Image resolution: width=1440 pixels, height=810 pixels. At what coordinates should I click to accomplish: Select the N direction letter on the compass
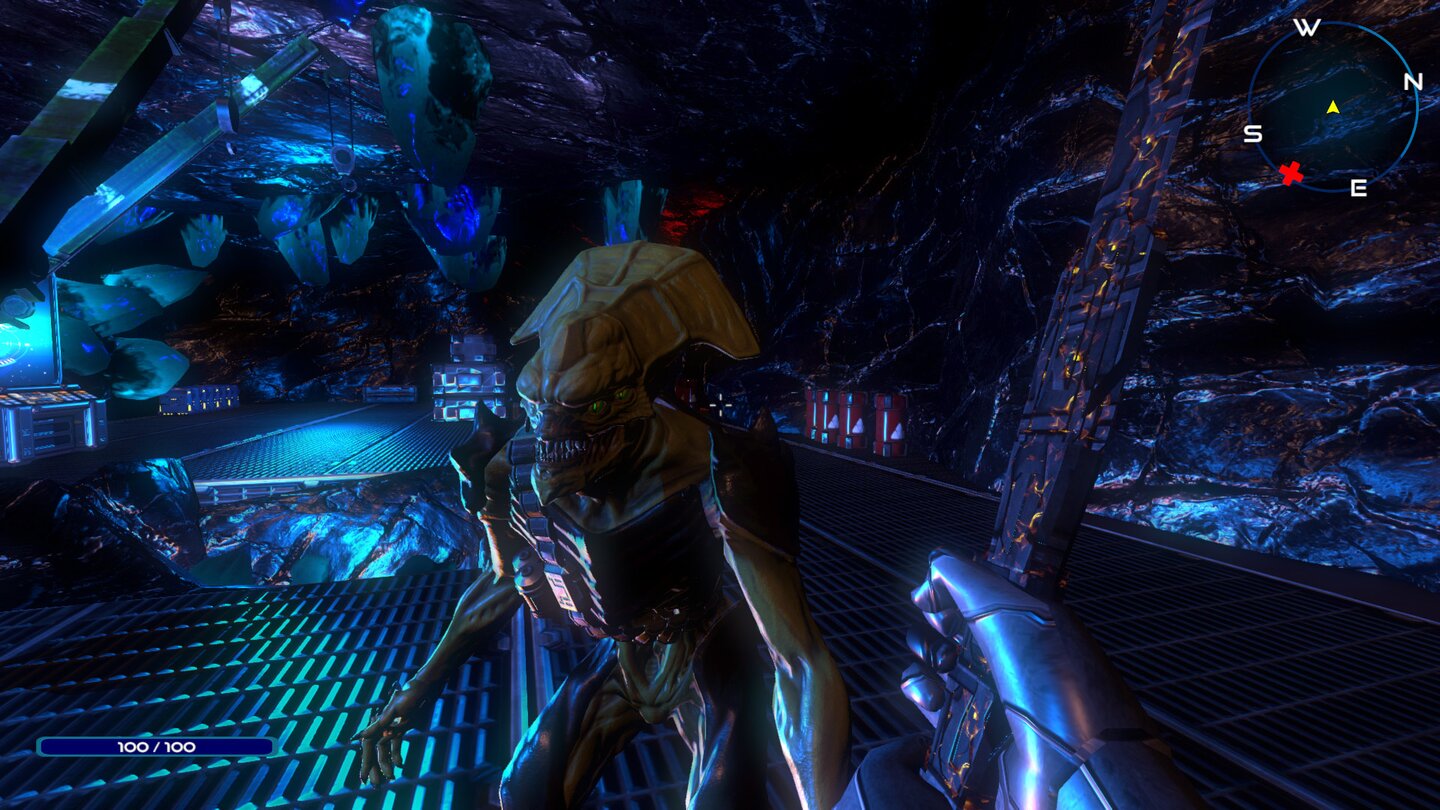click(x=1413, y=82)
